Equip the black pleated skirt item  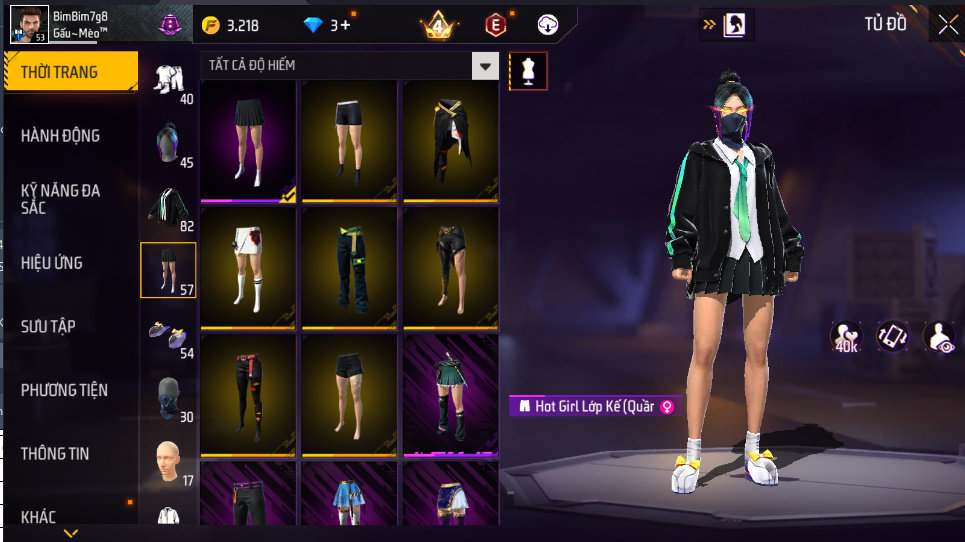point(248,140)
